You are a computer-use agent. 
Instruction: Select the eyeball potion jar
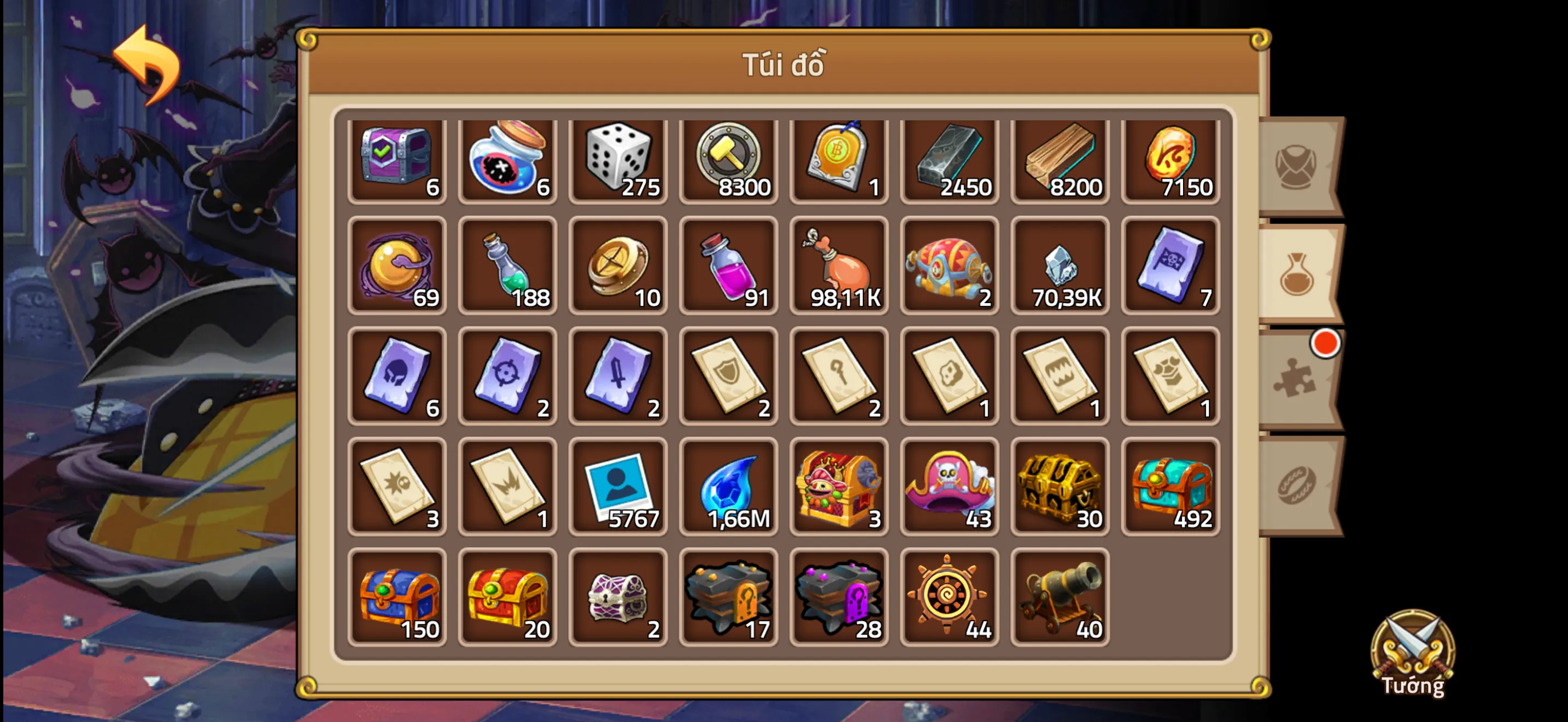tap(507, 160)
